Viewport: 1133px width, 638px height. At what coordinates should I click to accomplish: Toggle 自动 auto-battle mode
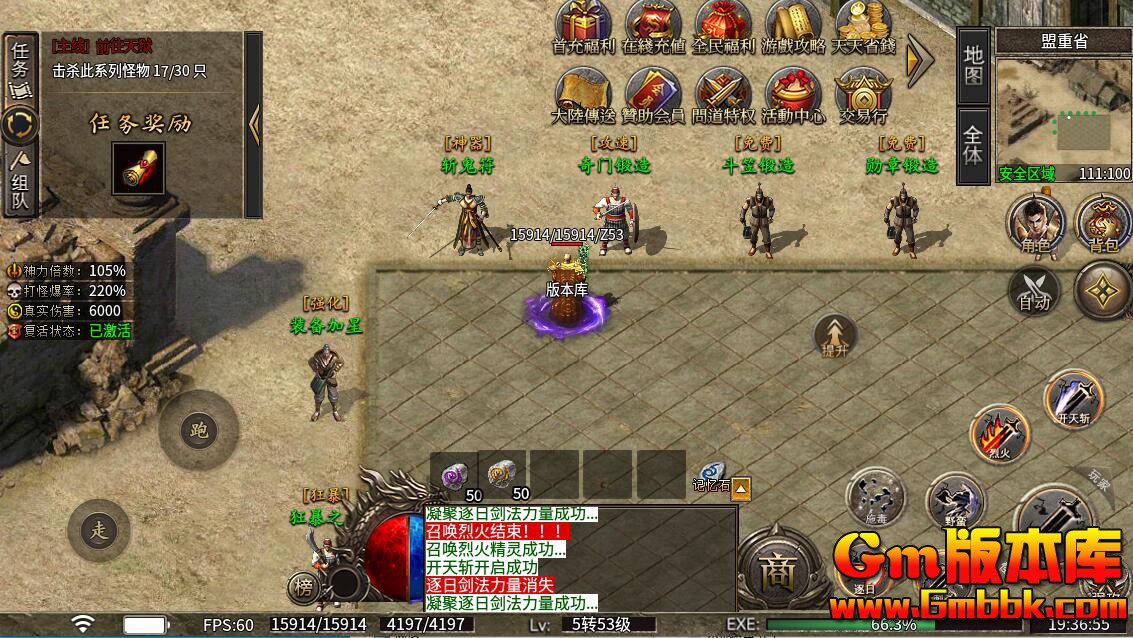tap(1034, 290)
